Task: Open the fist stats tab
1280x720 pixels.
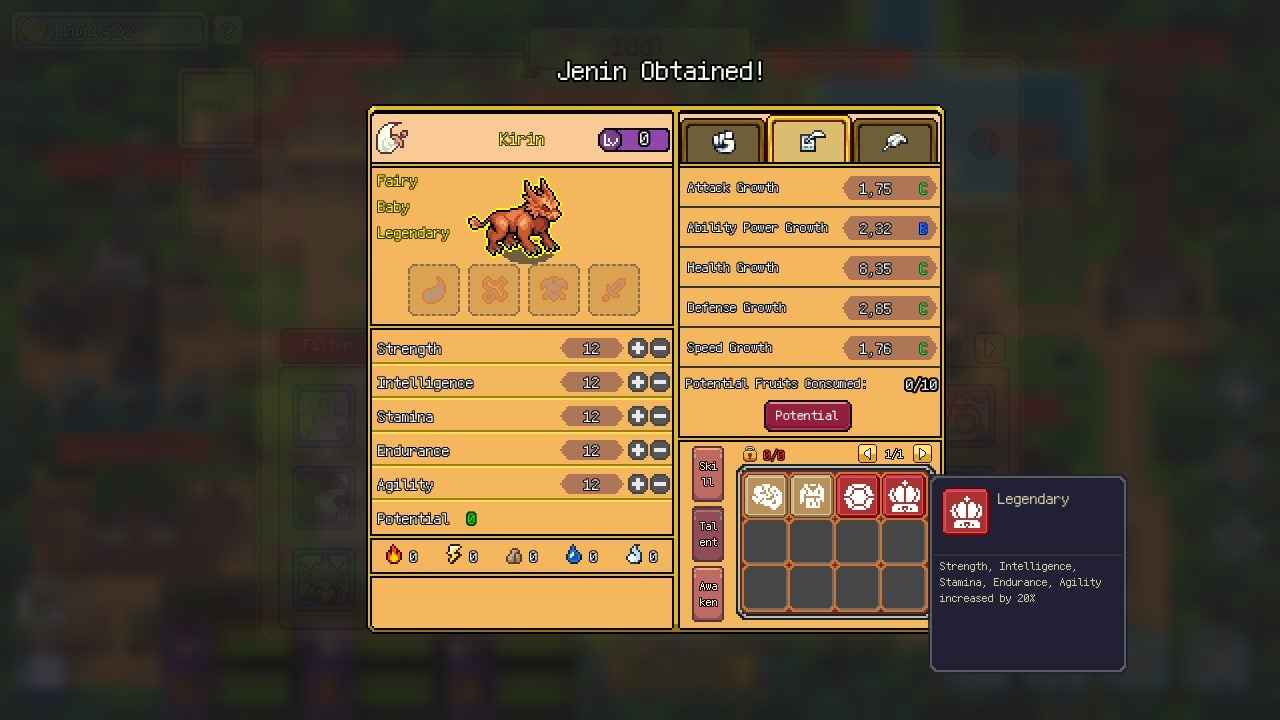Action: 723,142
